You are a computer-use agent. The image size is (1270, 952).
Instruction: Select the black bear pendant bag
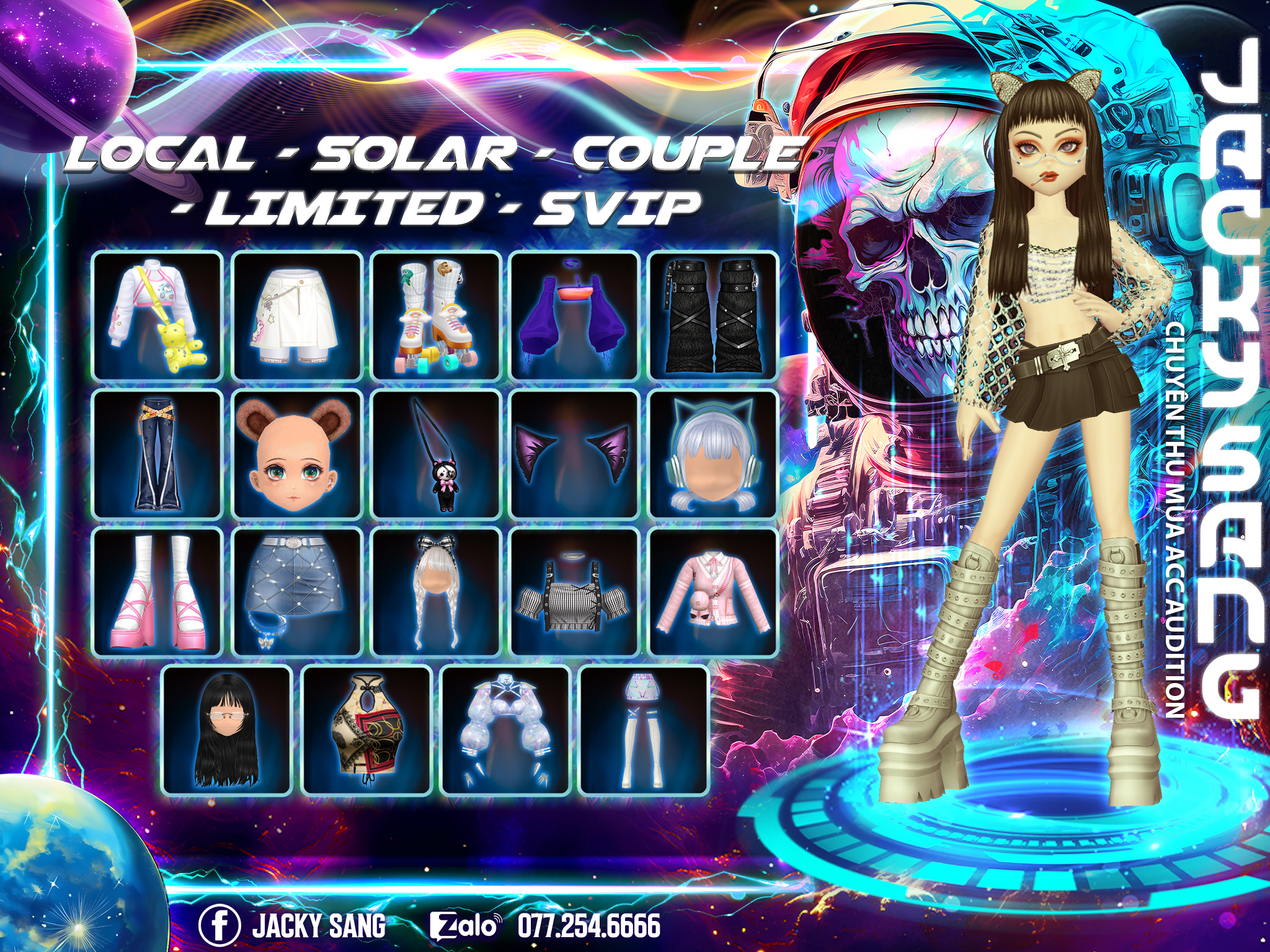pyautogui.click(x=436, y=454)
